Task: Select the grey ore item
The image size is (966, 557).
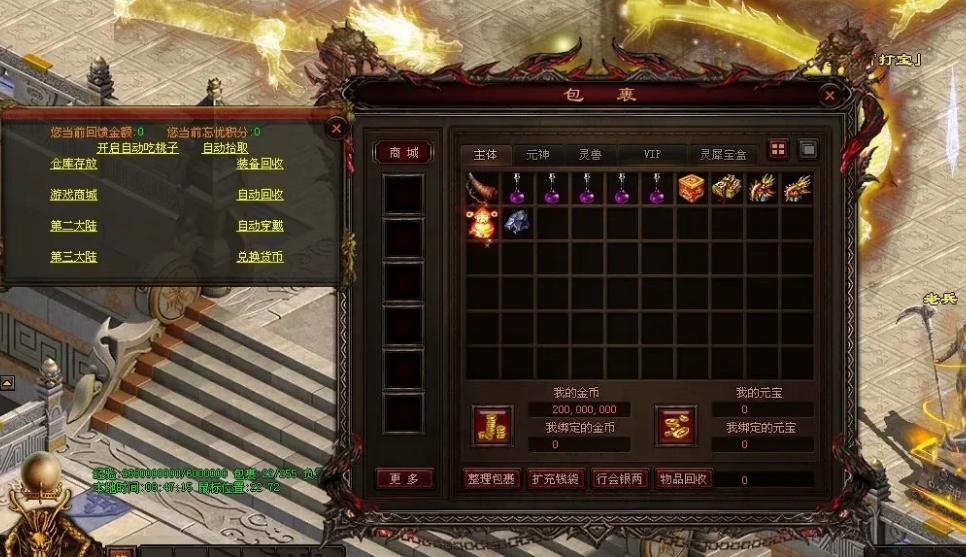Action: click(517, 222)
